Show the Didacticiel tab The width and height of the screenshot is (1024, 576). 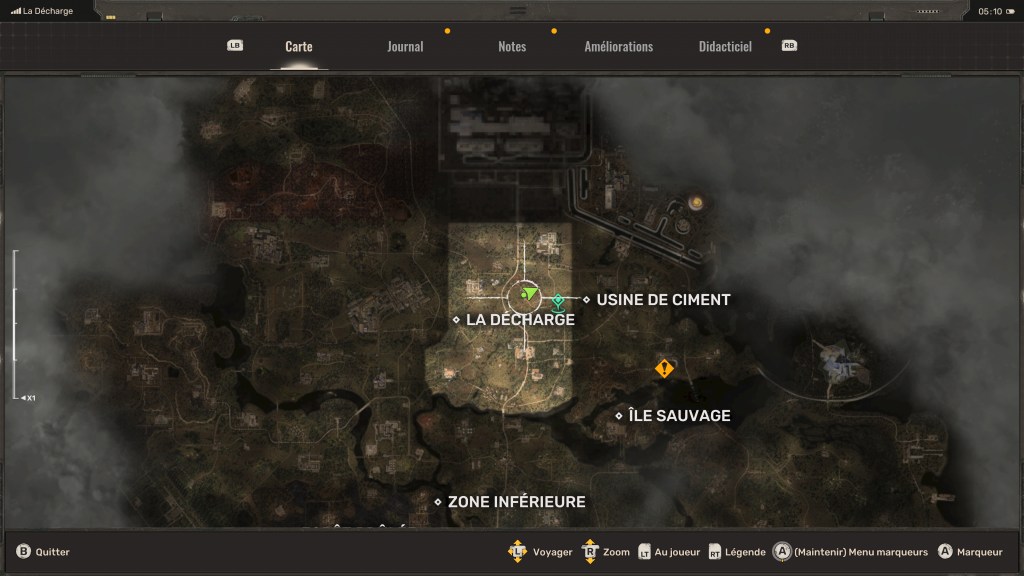[x=725, y=47]
